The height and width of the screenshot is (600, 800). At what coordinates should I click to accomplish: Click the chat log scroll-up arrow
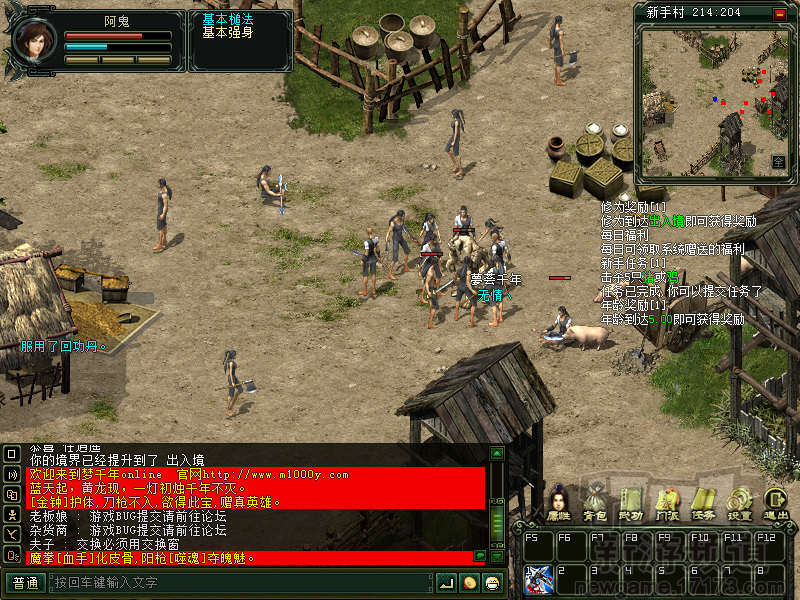point(497,453)
